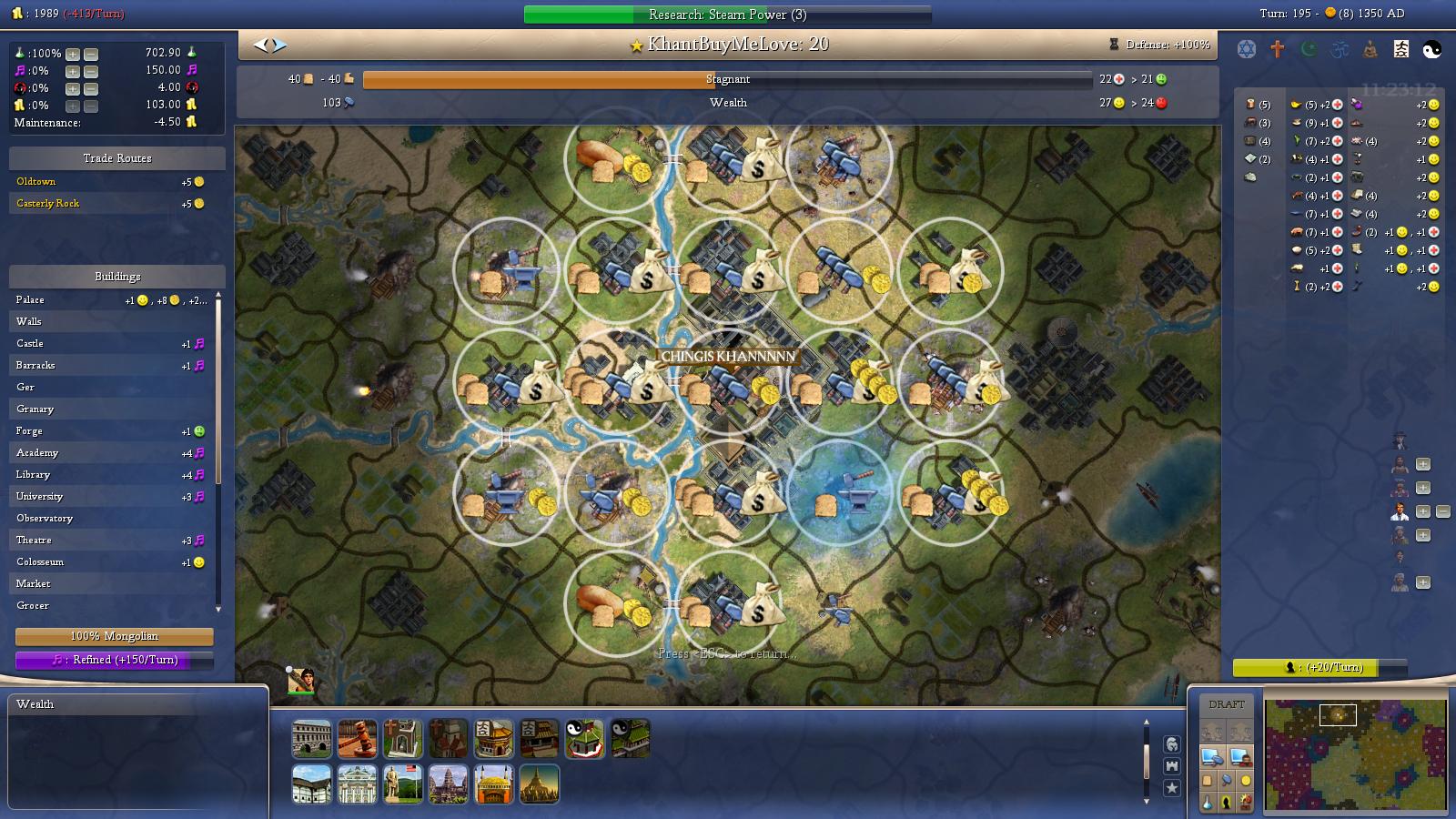Image resolution: width=1456 pixels, height=819 pixels.
Task: Select the Christianity cross religion icon
Action: 1278,48
